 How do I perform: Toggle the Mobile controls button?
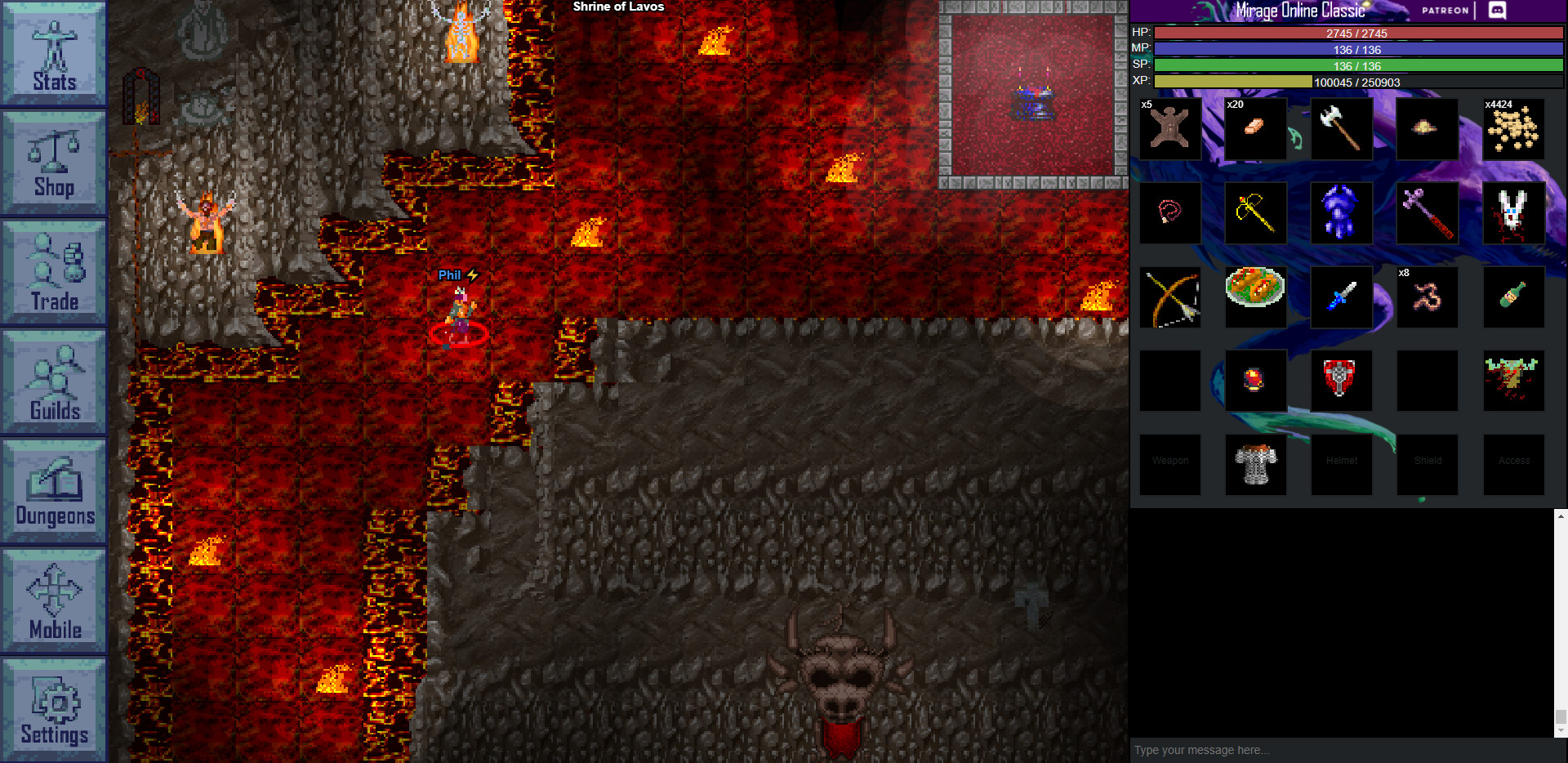point(54,601)
